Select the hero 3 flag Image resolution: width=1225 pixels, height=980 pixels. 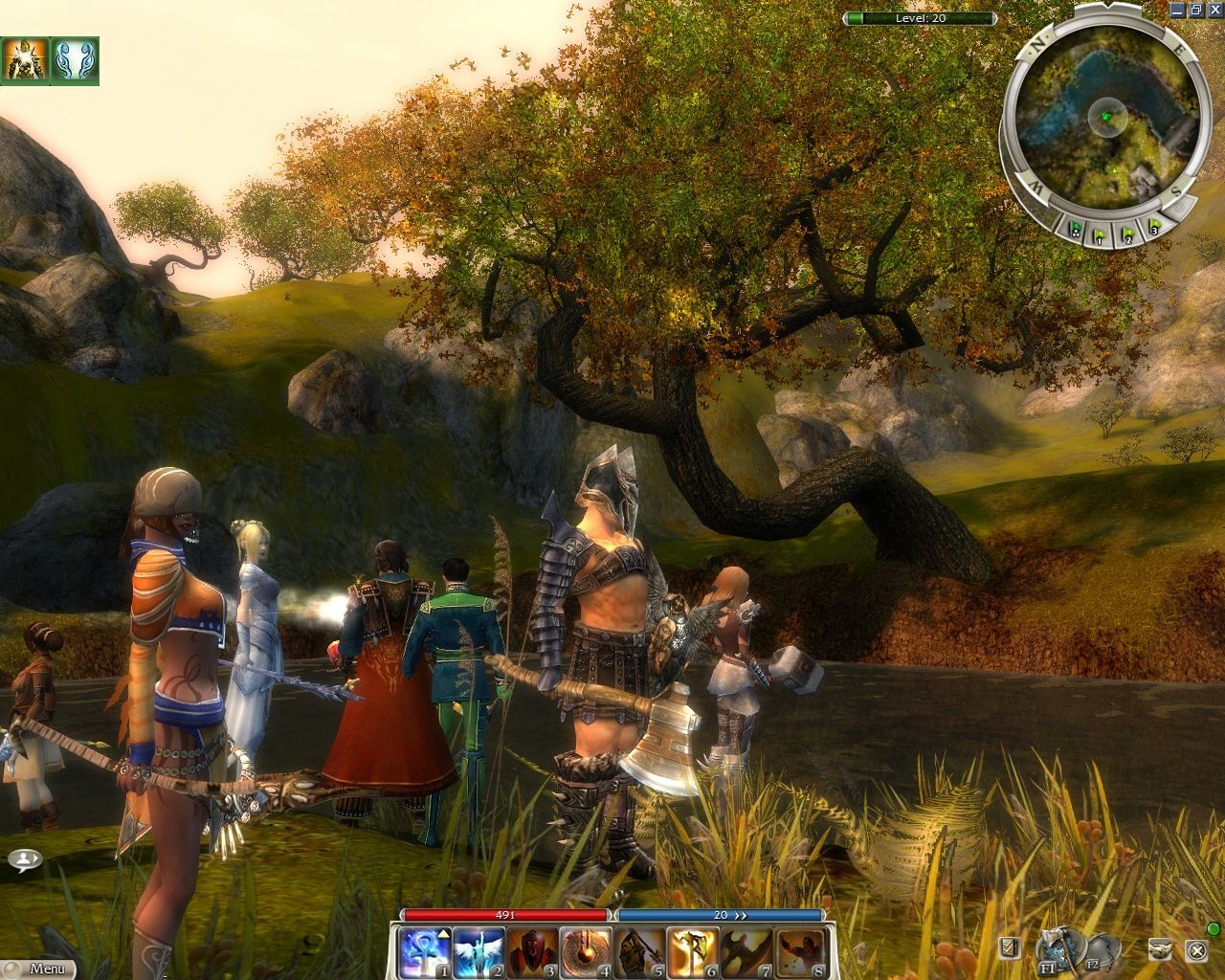tap(1154, 229)
